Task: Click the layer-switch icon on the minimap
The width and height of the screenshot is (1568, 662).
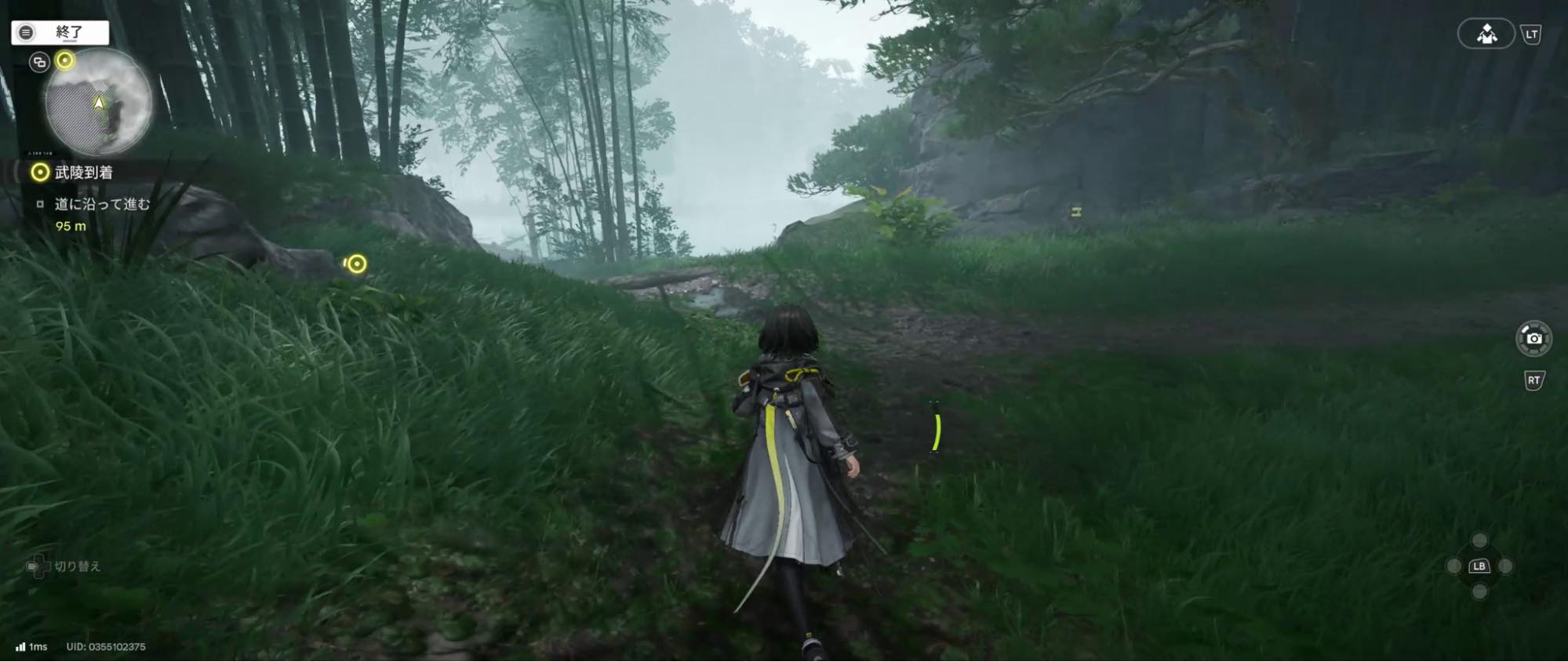Action: [38, 62]
